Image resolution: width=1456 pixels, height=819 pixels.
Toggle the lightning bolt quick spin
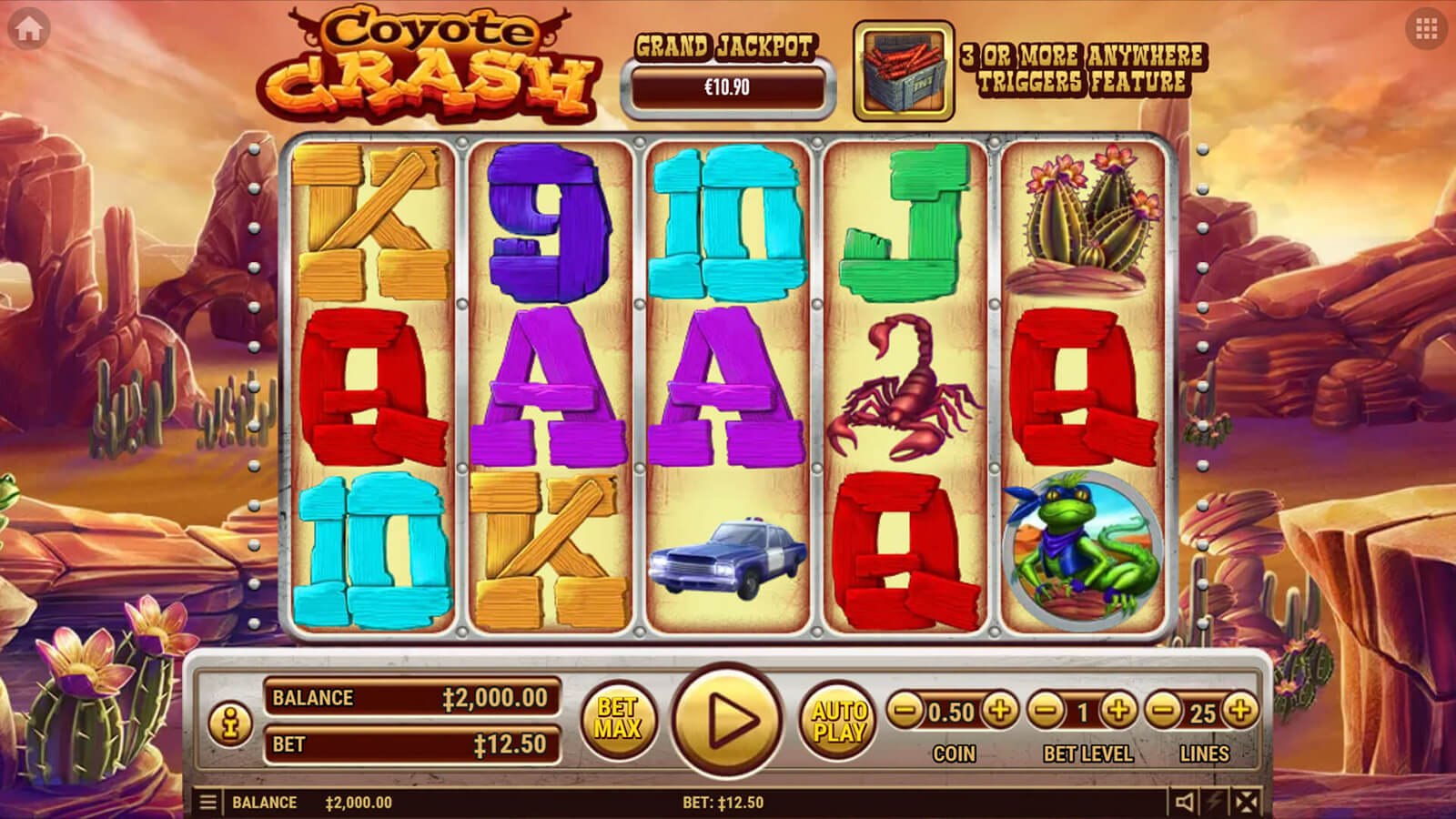click(1215, 803)
